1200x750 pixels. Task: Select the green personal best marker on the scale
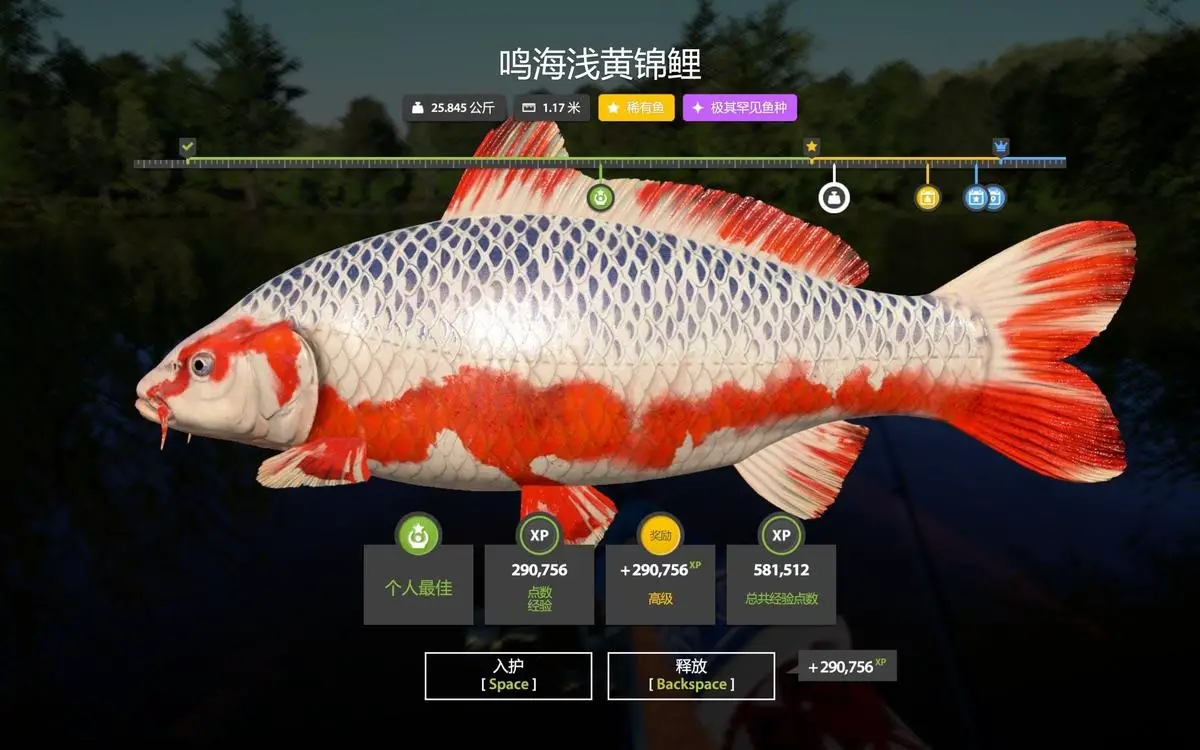coord(600,197)
